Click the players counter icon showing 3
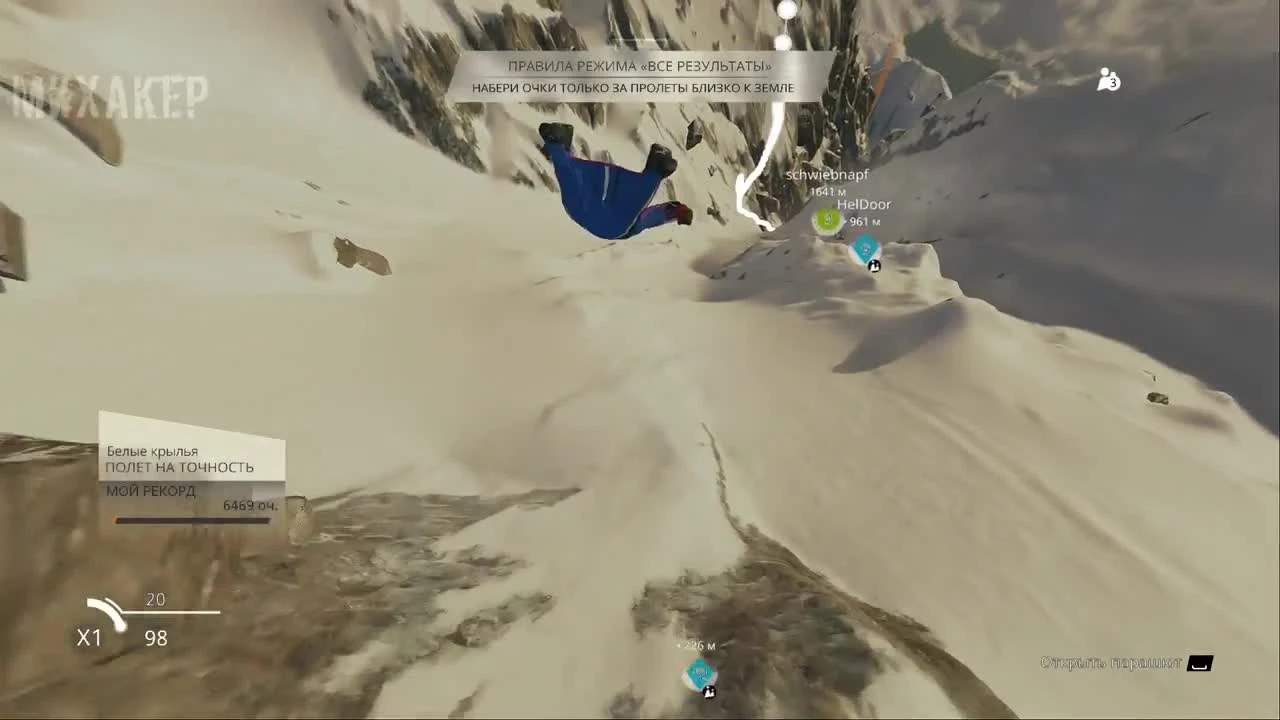 click(1108, 80)
